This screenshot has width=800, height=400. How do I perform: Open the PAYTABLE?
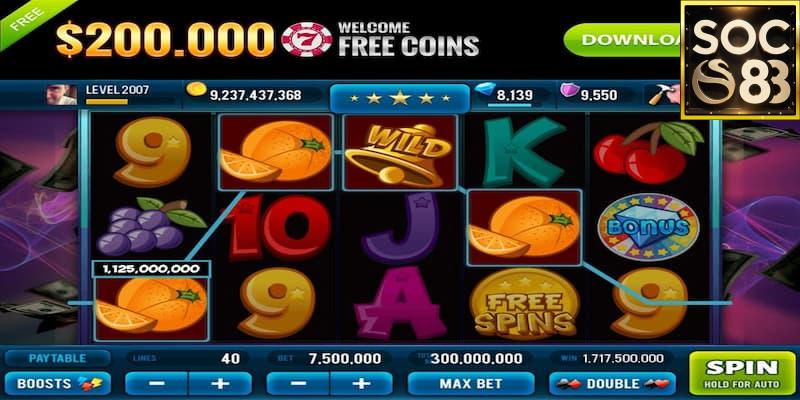56,358
